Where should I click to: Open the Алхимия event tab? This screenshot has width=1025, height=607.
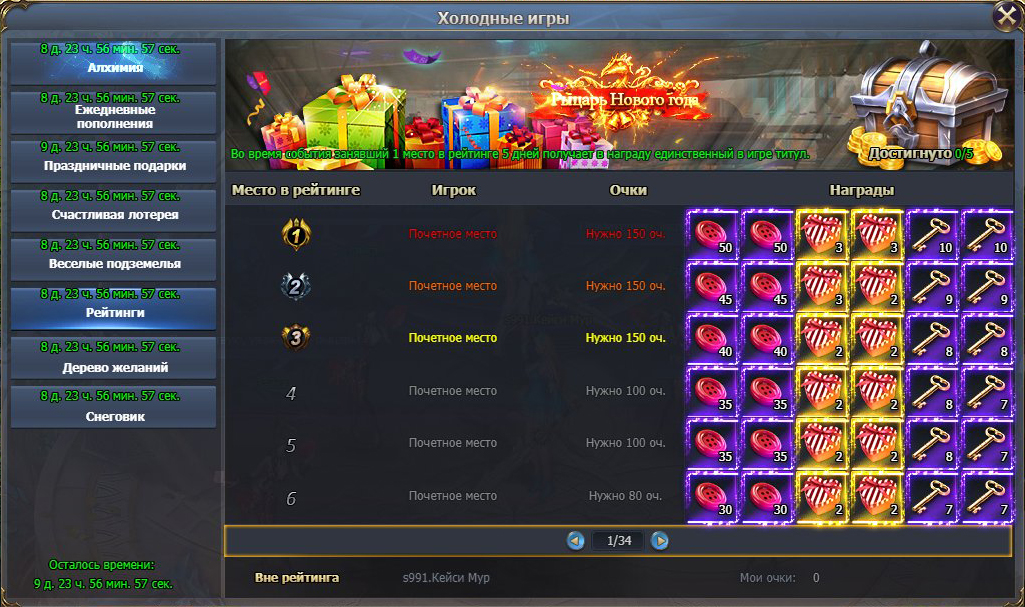[114, 62]
